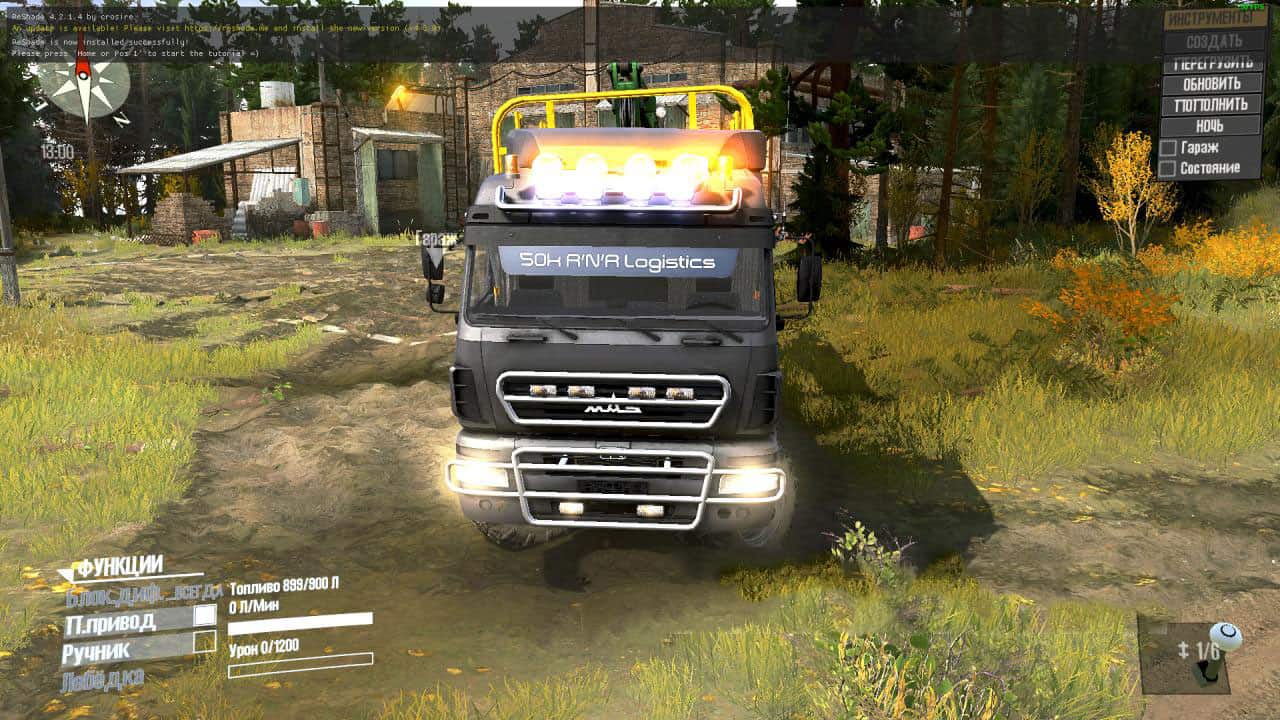This screenshot has height=720, width=1280.
Task: Open the ИНСТРУМЕНТЫ tools header
Action: (1215, 19)
